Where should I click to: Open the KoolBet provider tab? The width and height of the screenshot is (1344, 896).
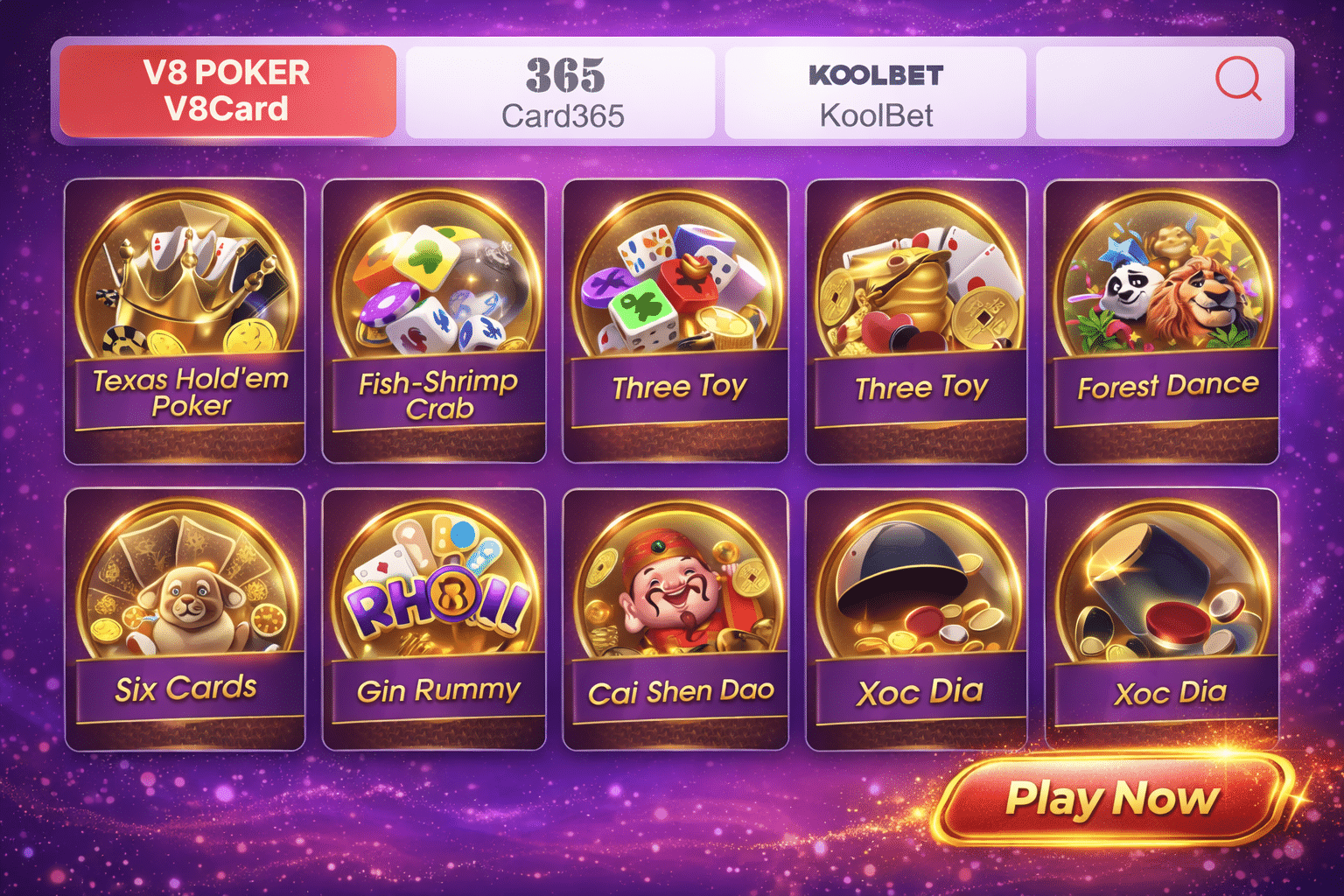875,90
